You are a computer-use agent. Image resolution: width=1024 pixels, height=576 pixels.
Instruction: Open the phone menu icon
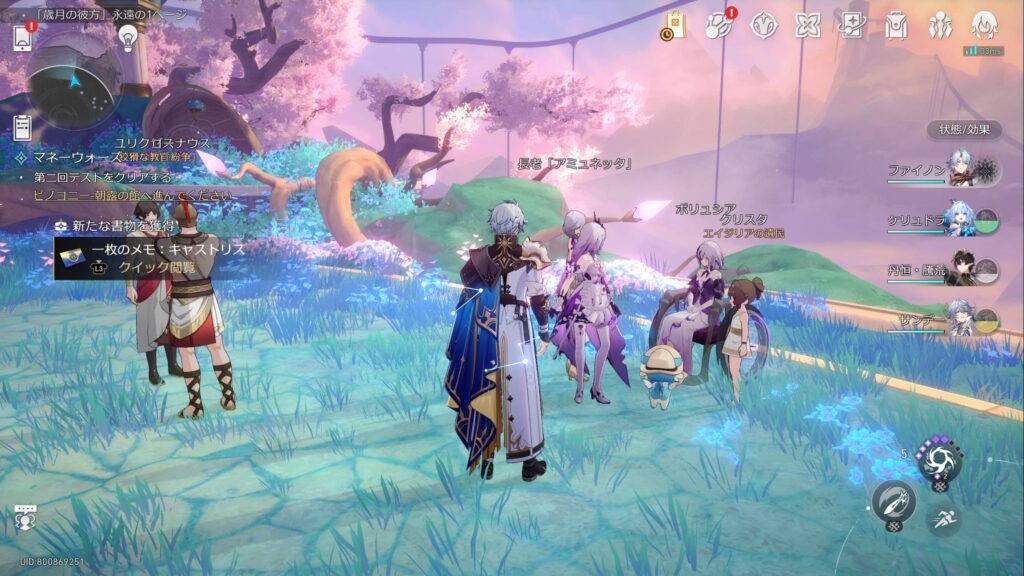click(22, 37)
